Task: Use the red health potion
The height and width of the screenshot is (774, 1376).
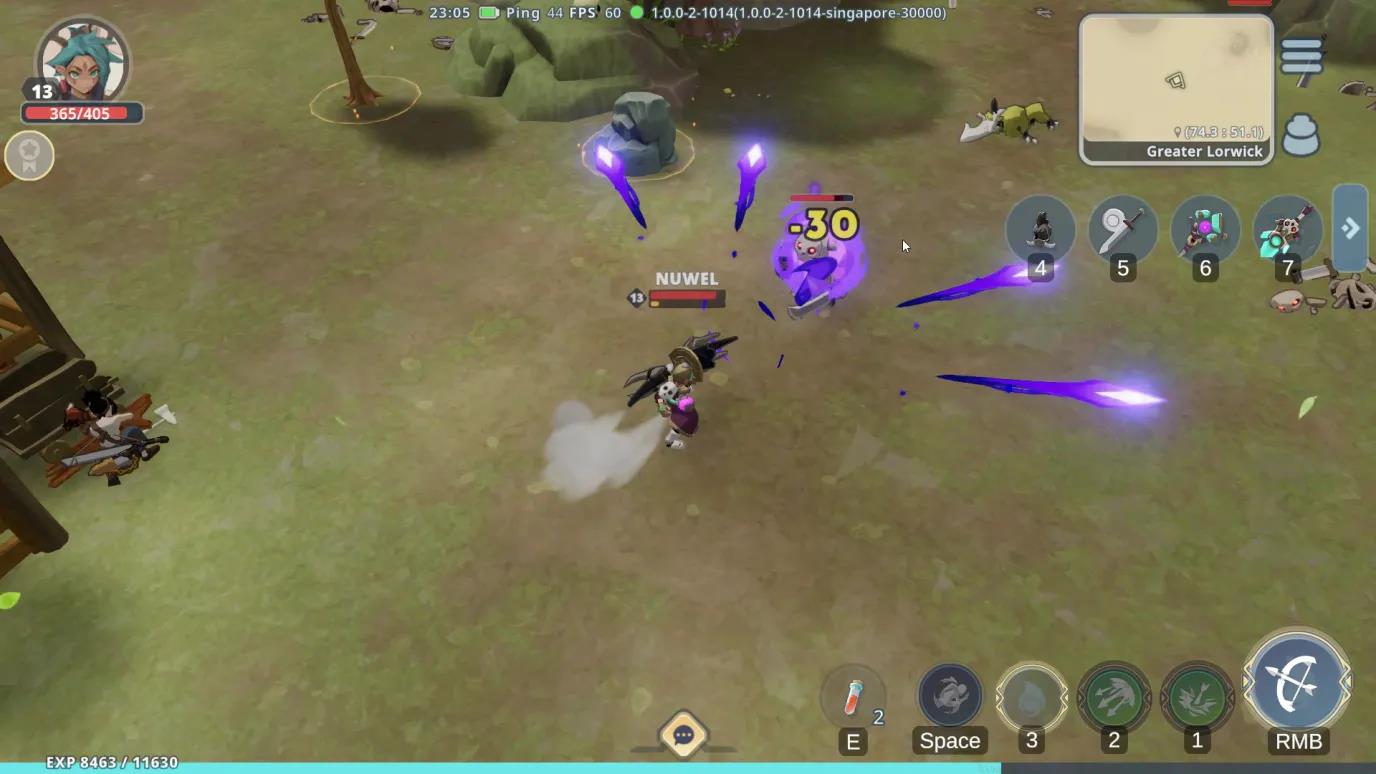Action: (853, 696)
